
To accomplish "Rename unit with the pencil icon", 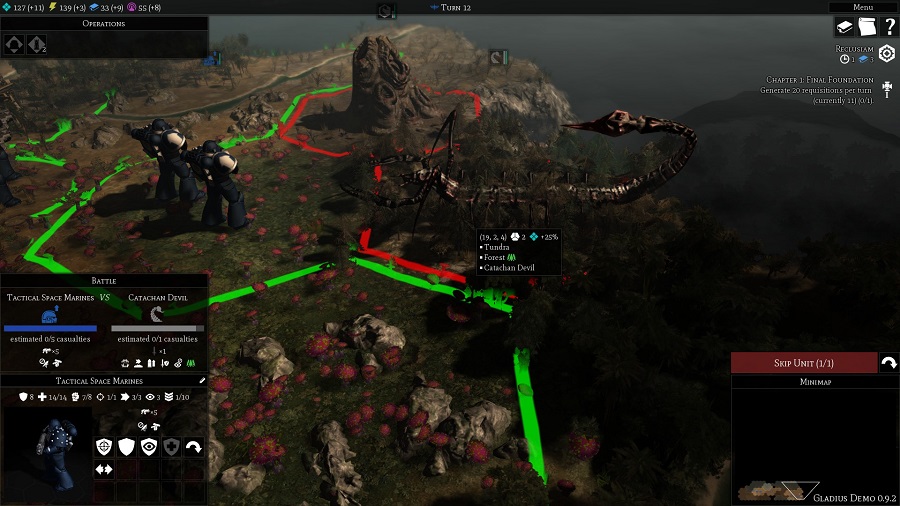I will [202, 381].
